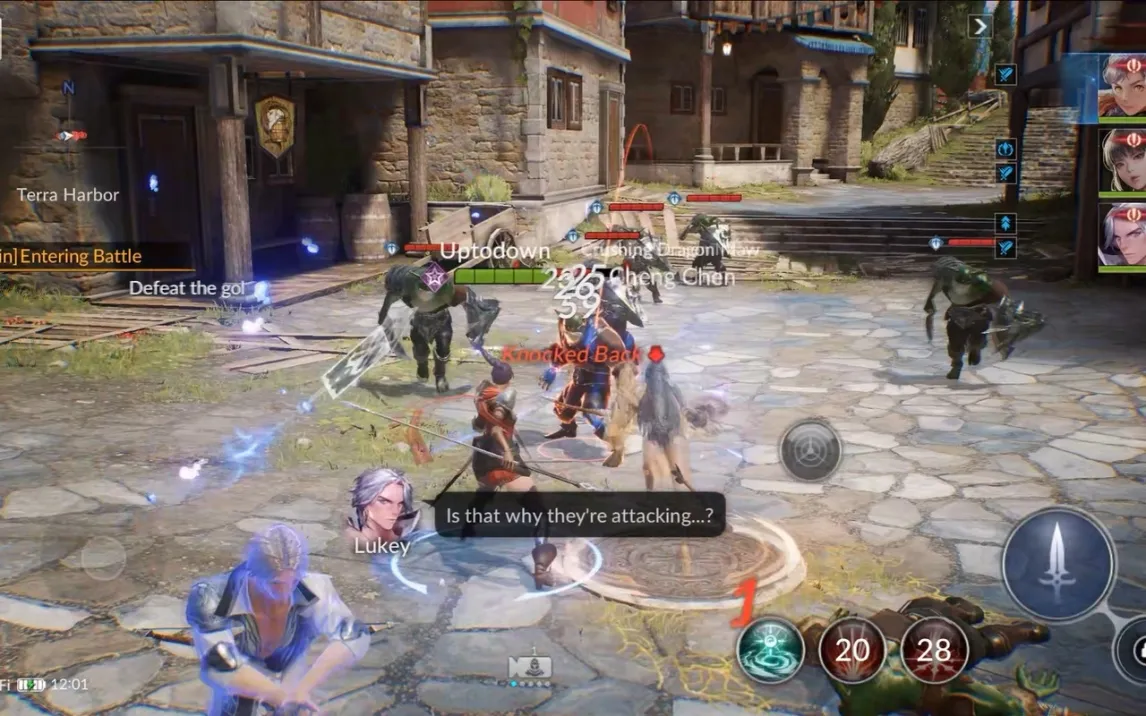Tap the grey target lock-on button
The height and width of the screenshot is (716, 1146).
click(810, 451)
